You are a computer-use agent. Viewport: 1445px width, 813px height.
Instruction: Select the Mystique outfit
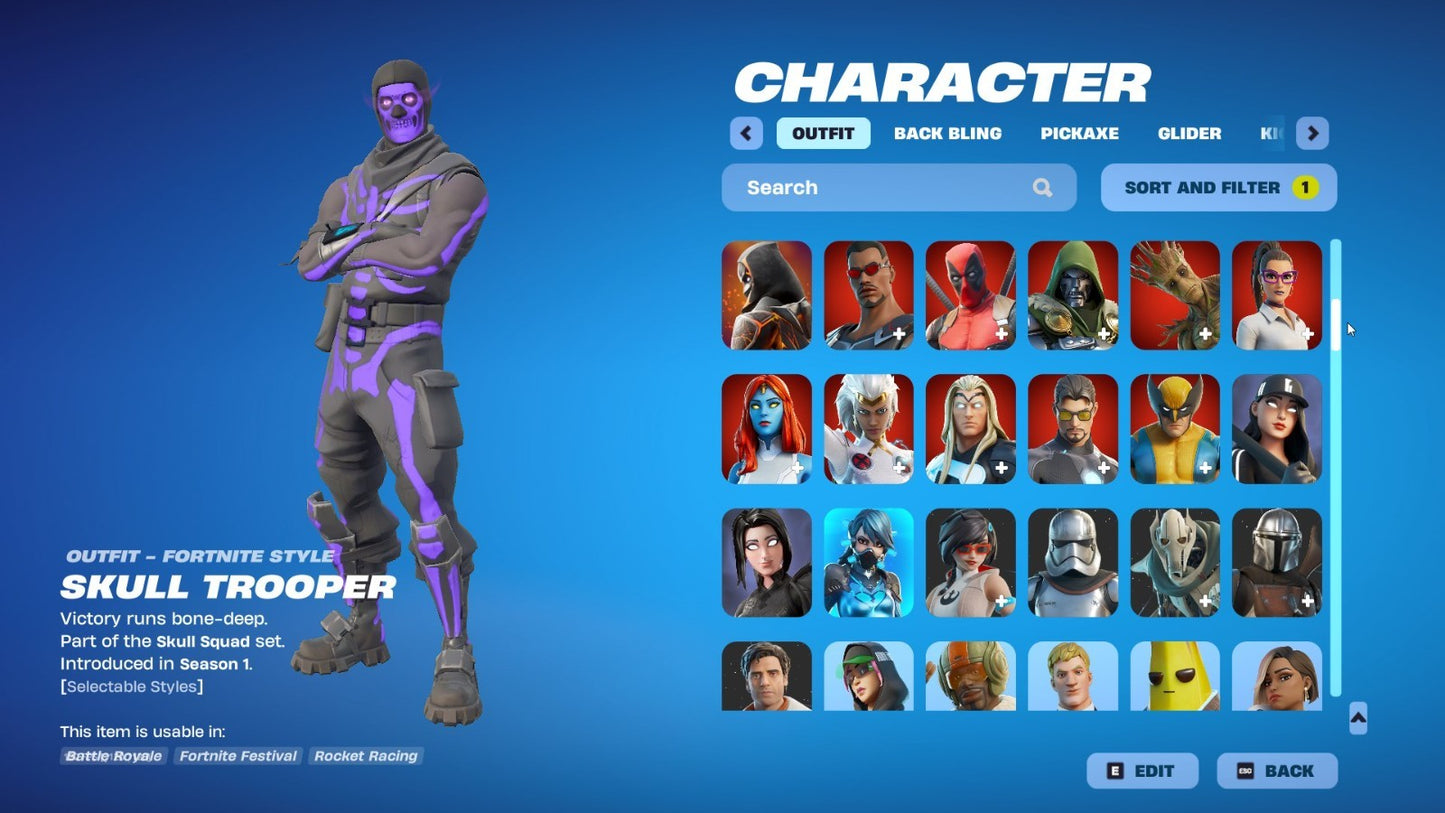[x=766, y=428]
